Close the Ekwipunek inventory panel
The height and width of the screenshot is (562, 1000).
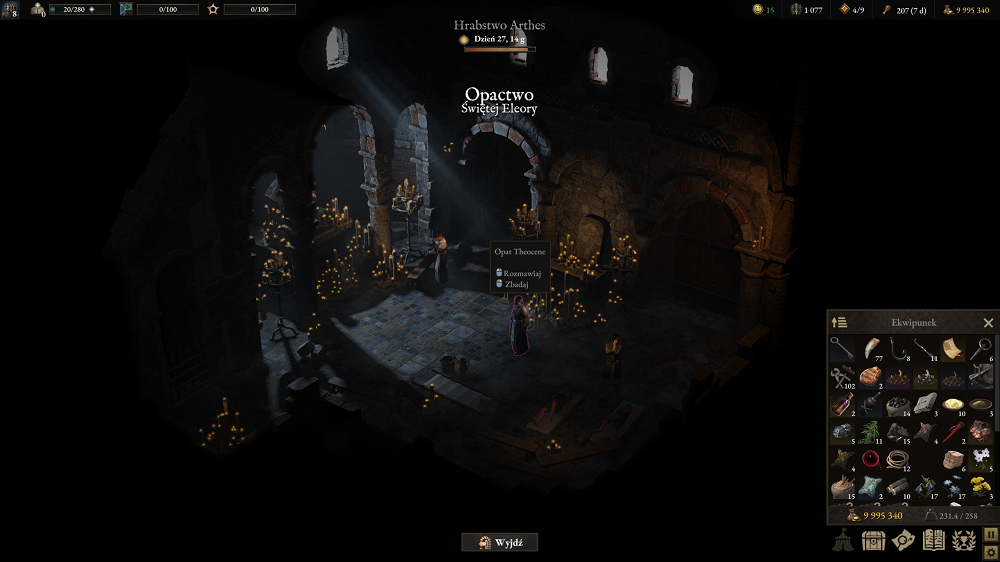[x=988, y=323]
